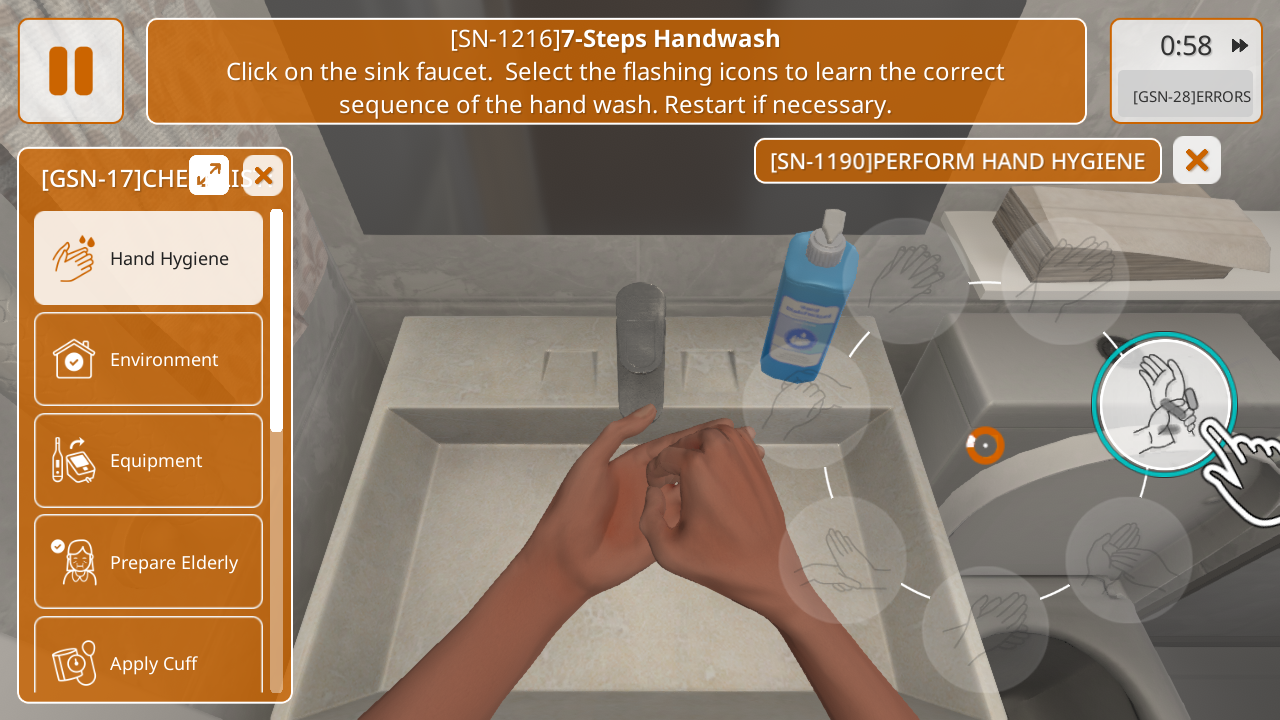This screenshot has width=1280, height=720.
Task: Select Hand Hygiene in the checklist
Action: click(x=149, y=258)
